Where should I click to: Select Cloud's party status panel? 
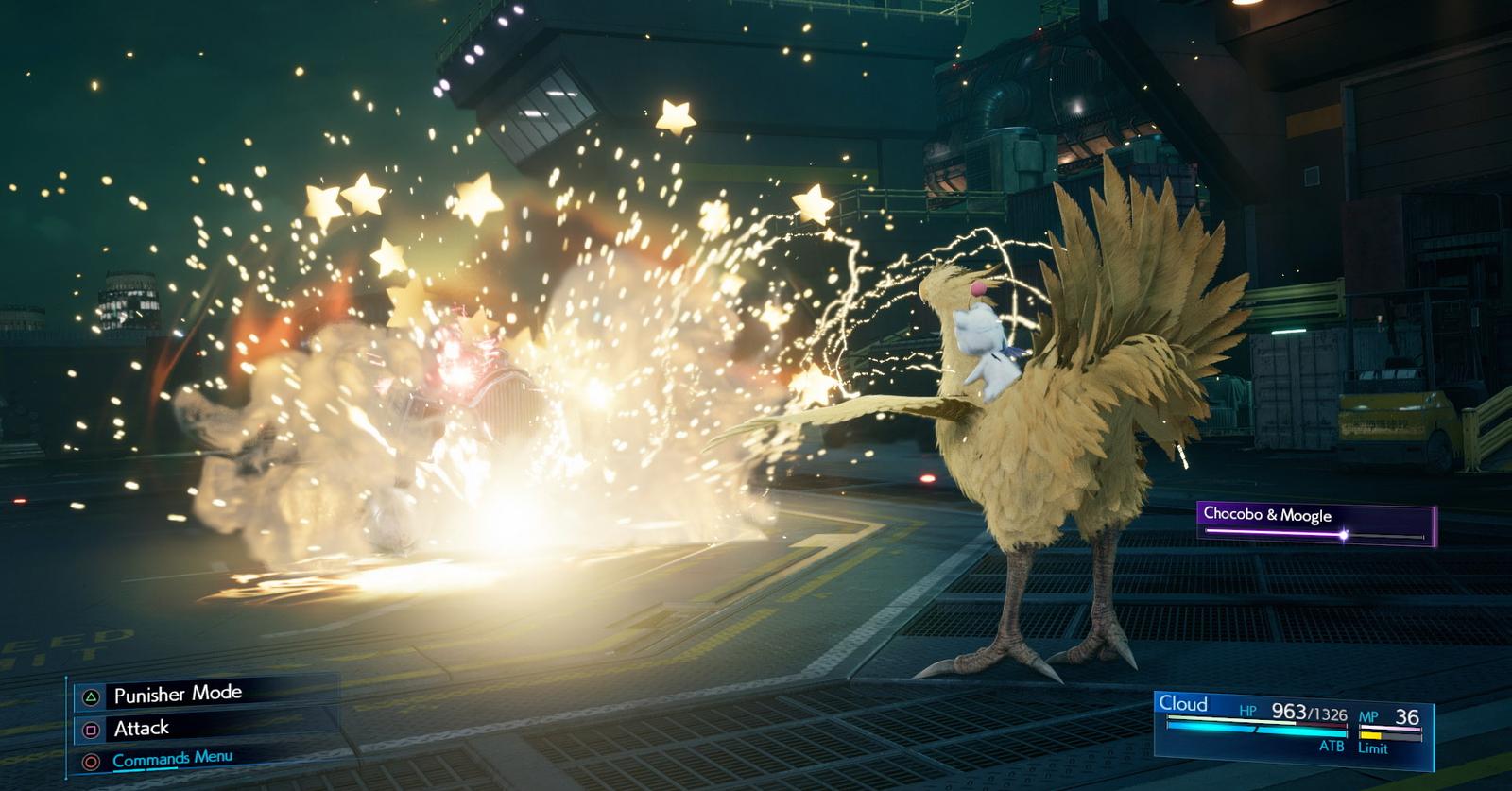tap(1293, 725)
